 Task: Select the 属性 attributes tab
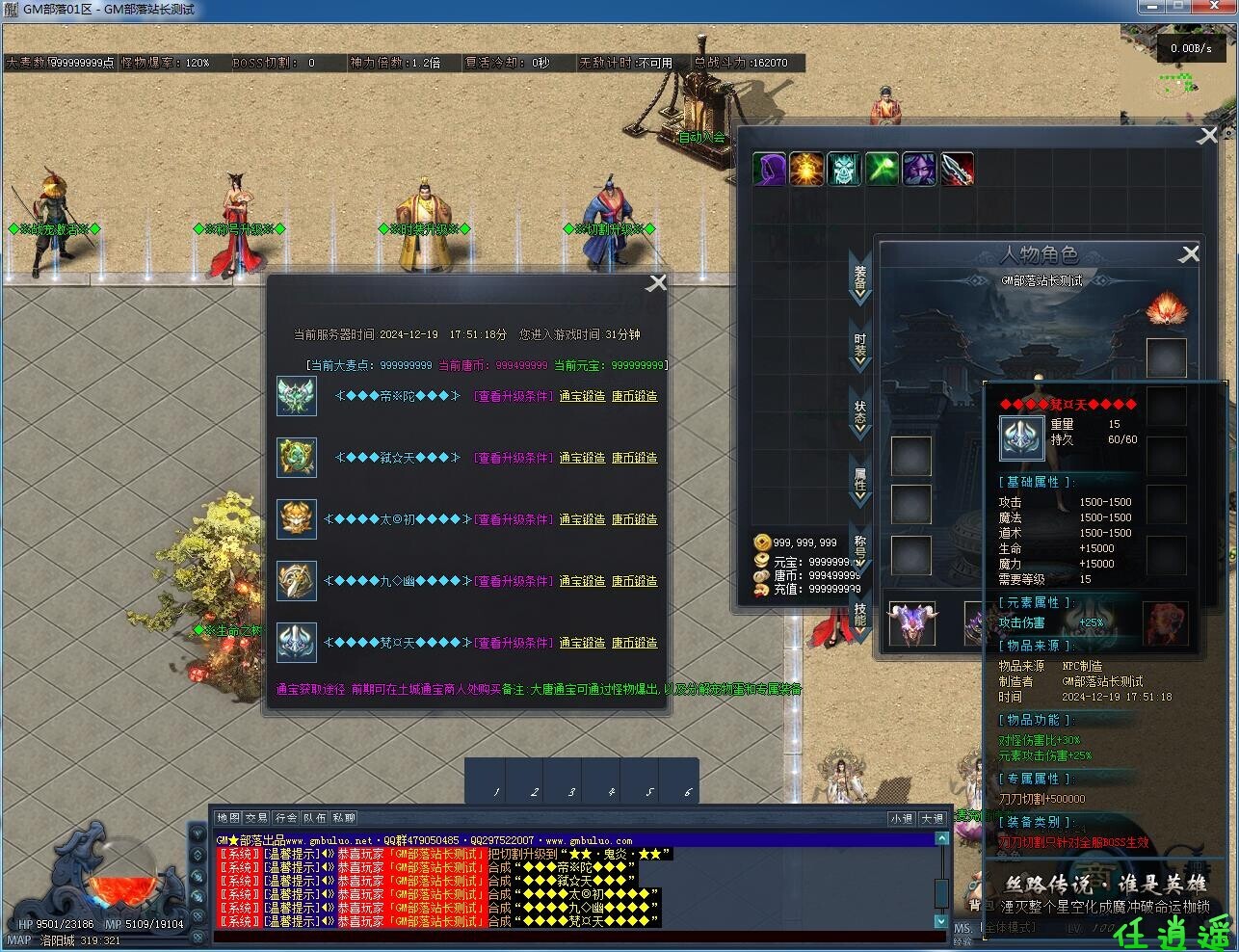[859, 481]
